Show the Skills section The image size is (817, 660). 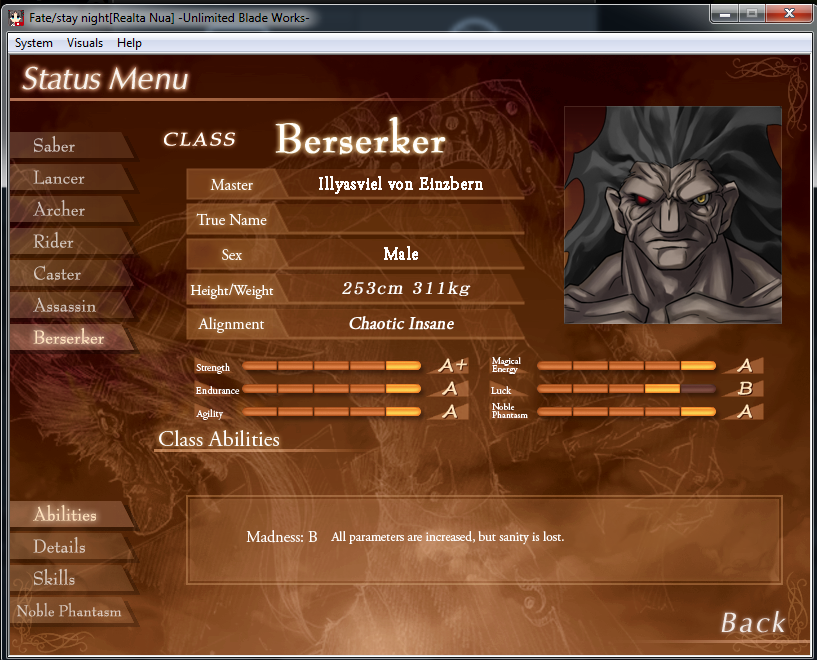pos(54,579)
